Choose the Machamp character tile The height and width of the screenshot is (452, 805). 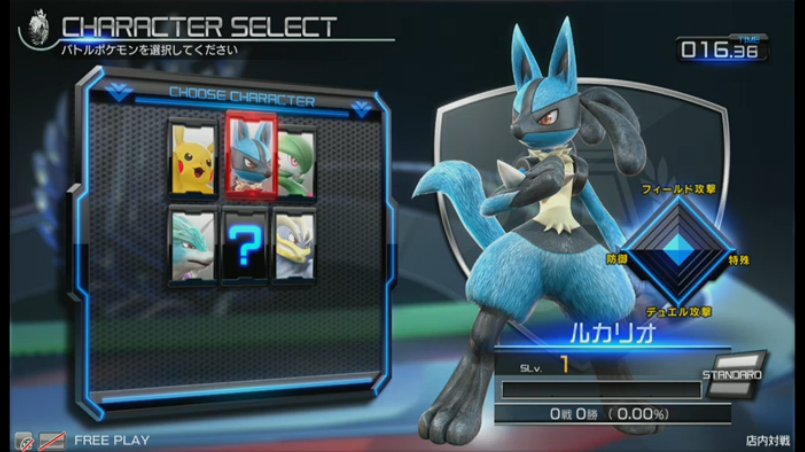295,243
